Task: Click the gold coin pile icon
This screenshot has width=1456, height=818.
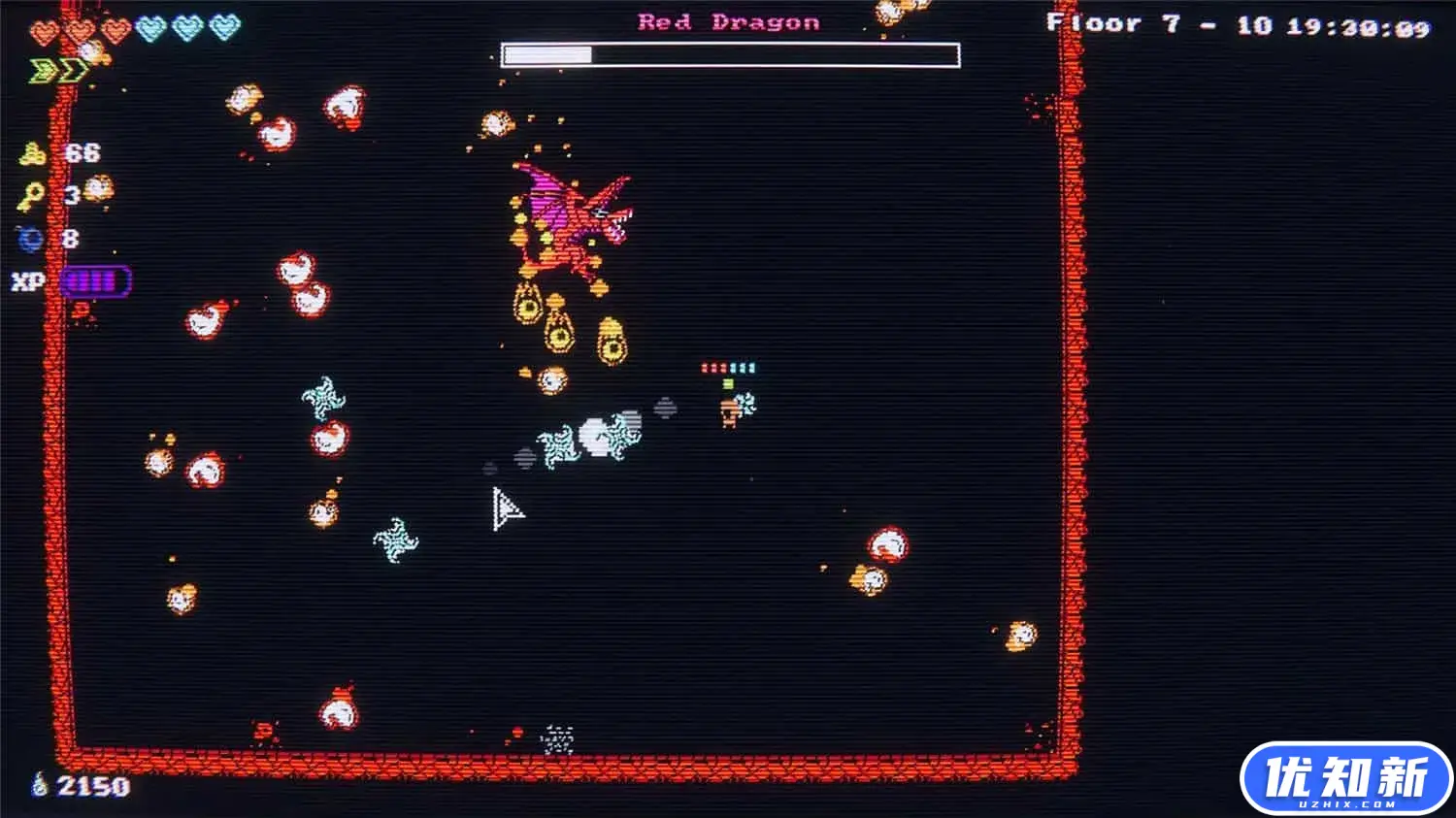Action: [x=32, y=153]
